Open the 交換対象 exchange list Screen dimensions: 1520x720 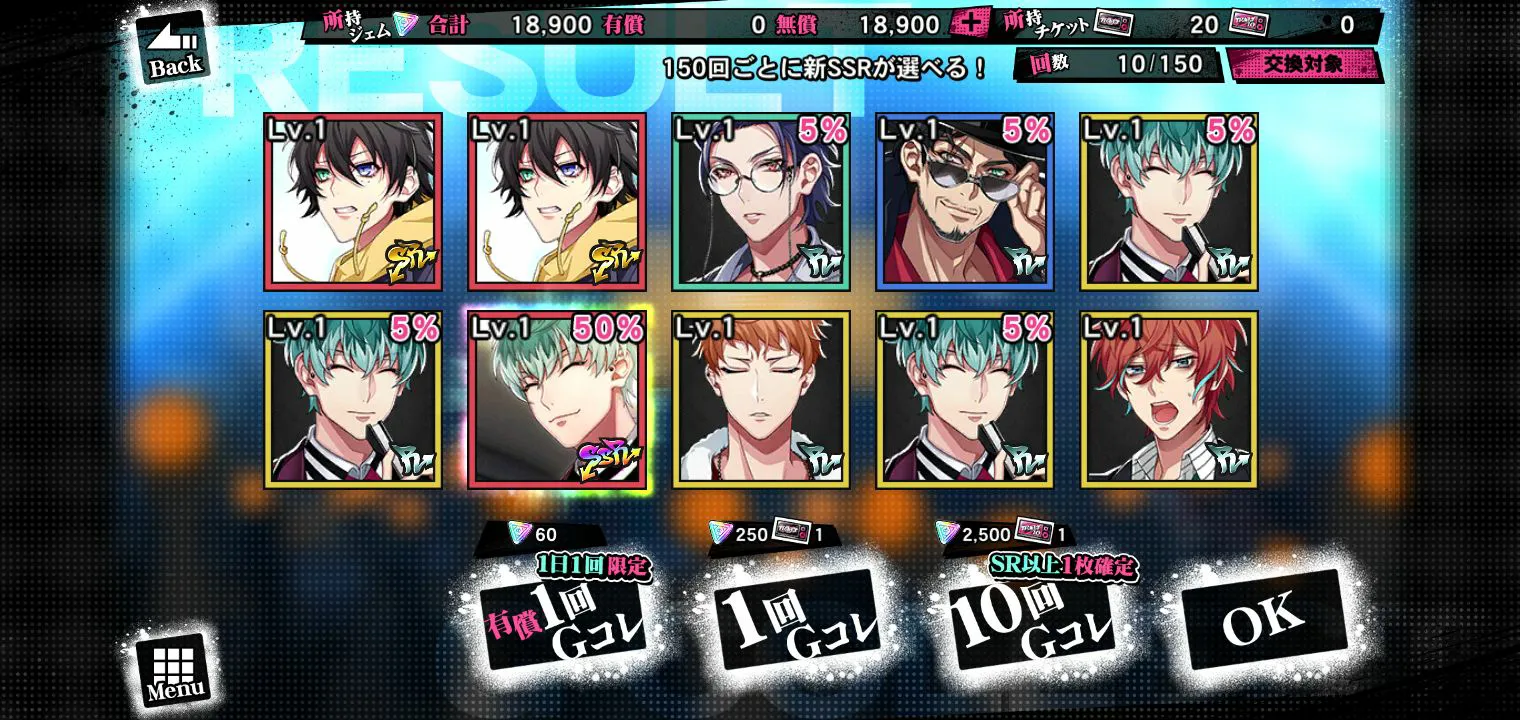pos(1303,65)
